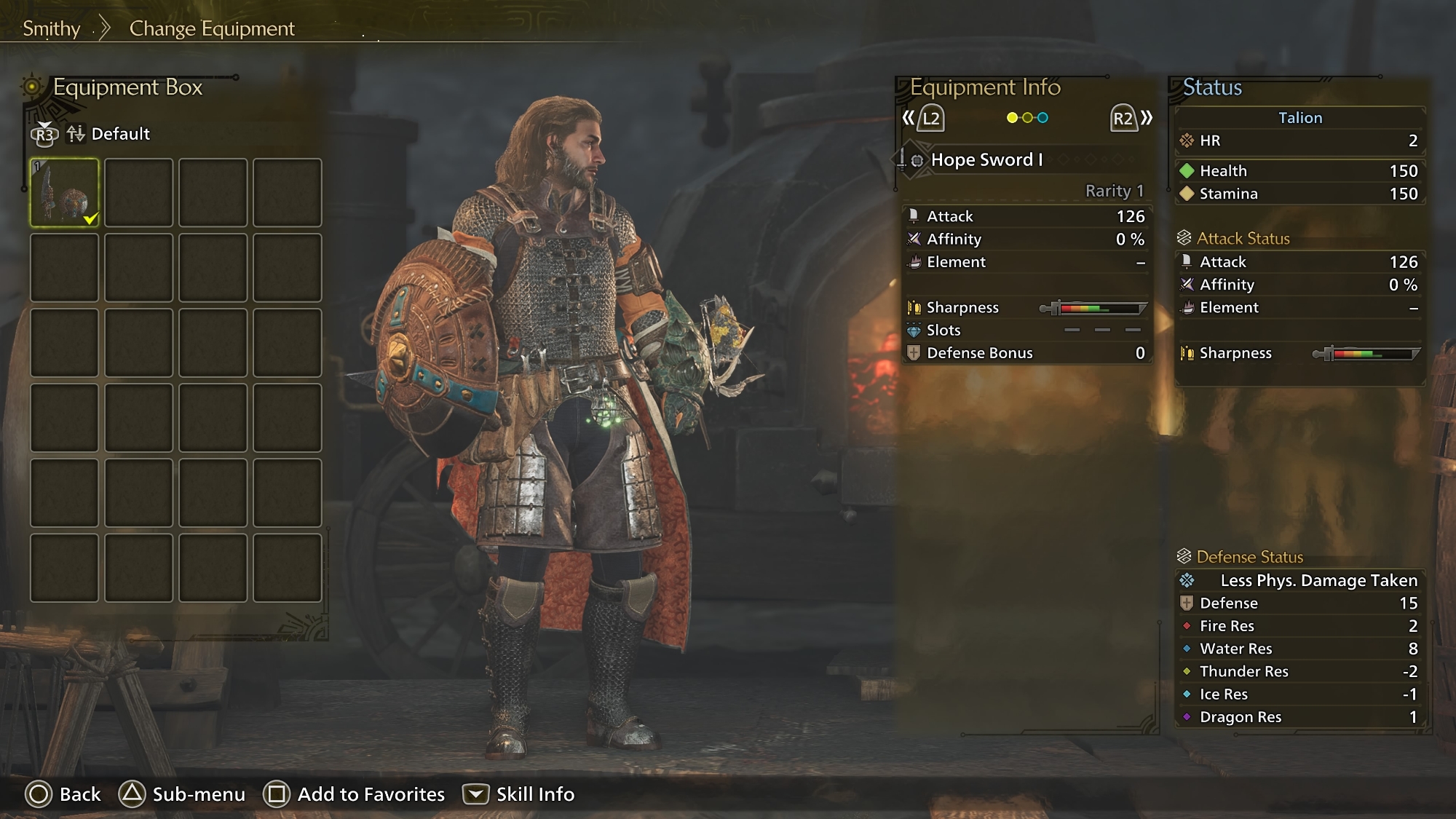Switch to the cyan Equipment Info page dot

(1042, 118)
